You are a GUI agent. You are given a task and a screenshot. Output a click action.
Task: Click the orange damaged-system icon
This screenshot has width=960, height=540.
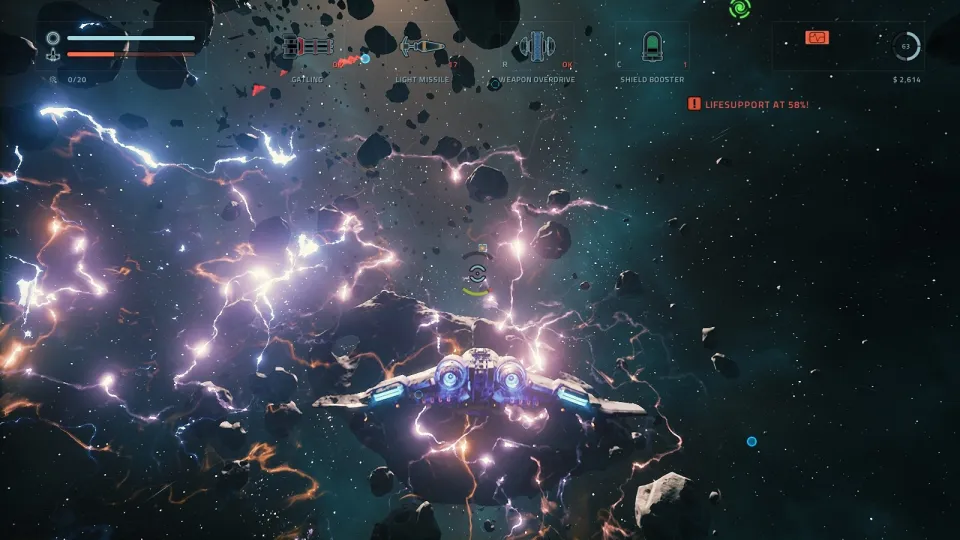coord(817,38)
